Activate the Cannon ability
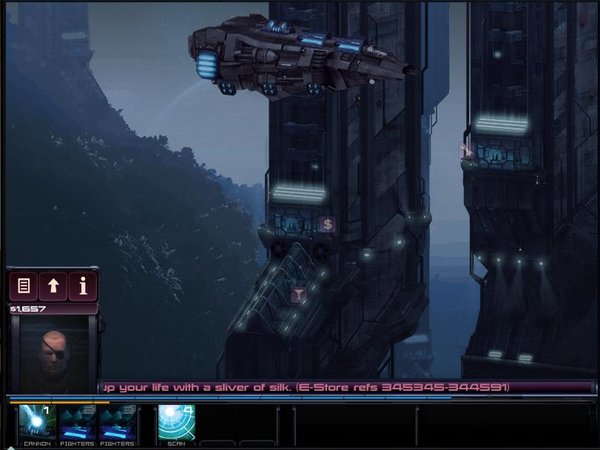600x450 pixels. [37, 424]
